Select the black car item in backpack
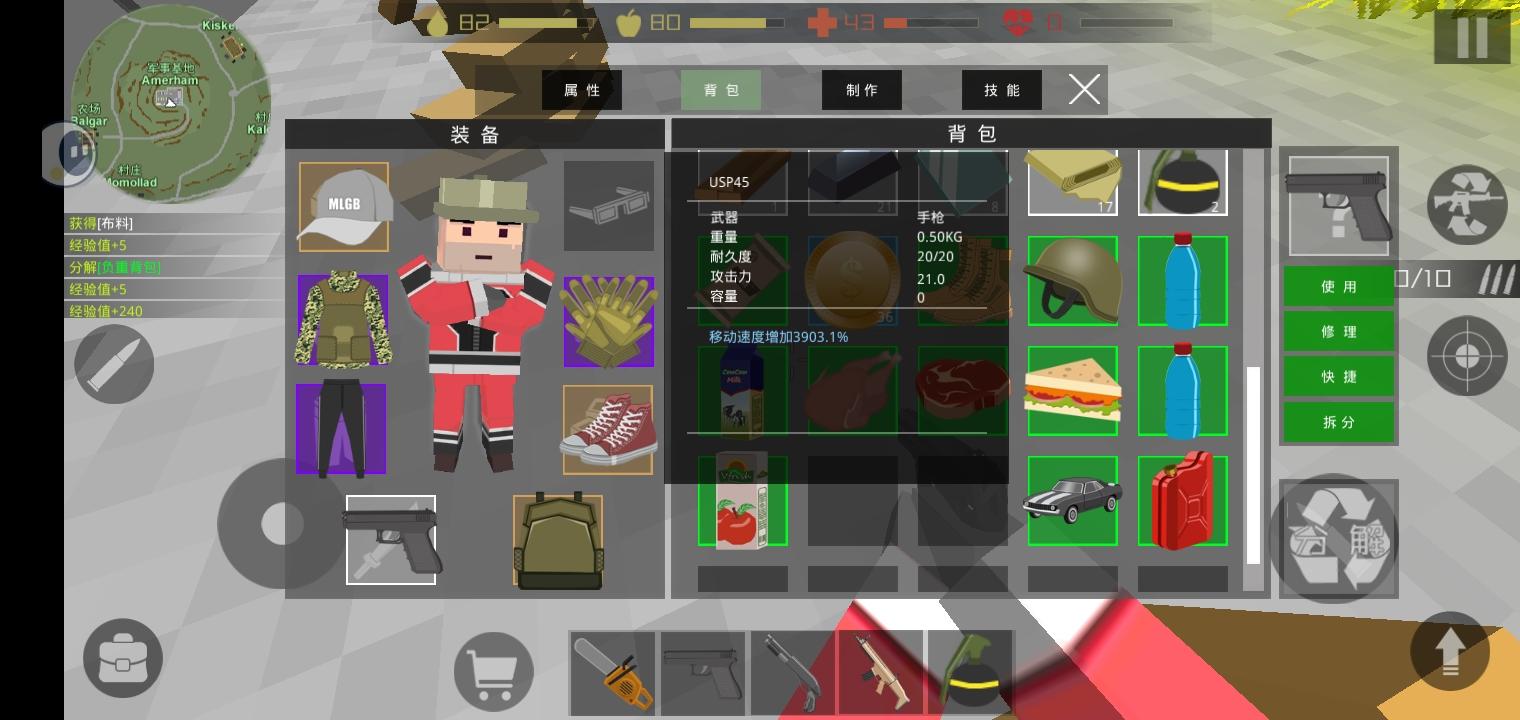Image resolution: width=1520 pixels, height=720 pixels. tap(1072, 500)
